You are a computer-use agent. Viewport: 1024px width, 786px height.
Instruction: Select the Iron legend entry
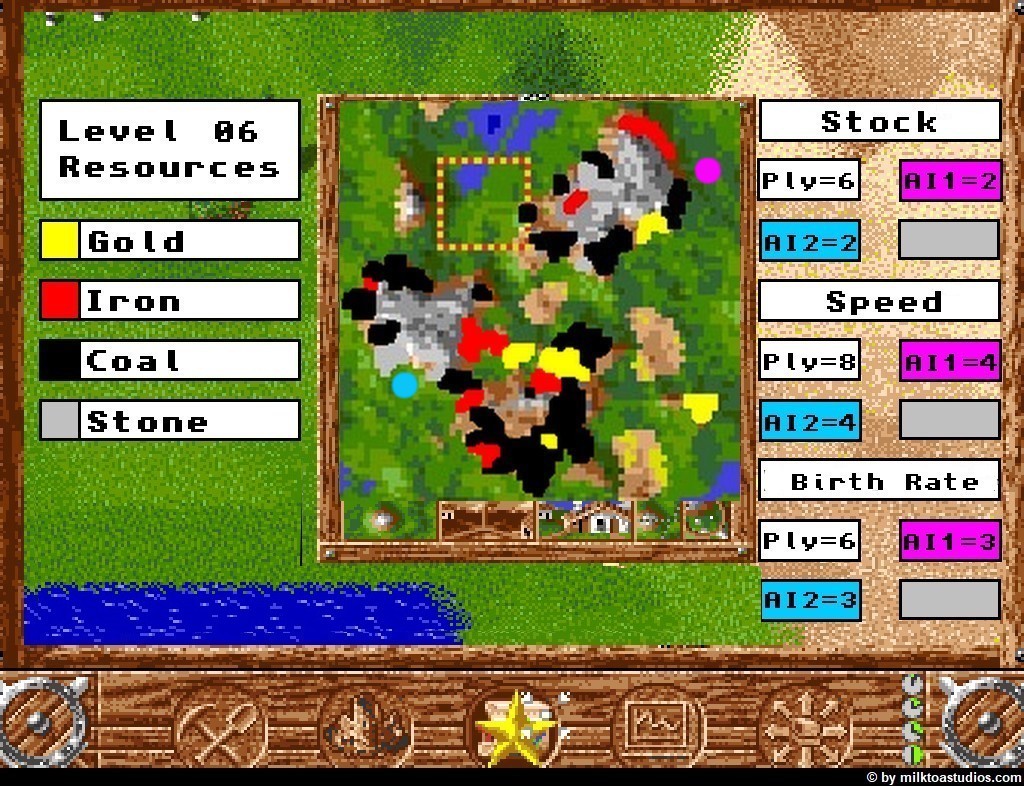pyautogui.click(x=170, y=300)
